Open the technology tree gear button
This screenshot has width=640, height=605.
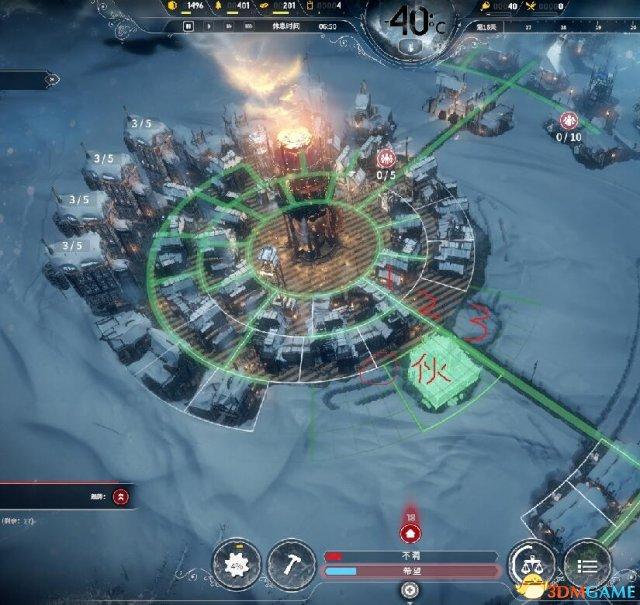(x=237, y=564)
